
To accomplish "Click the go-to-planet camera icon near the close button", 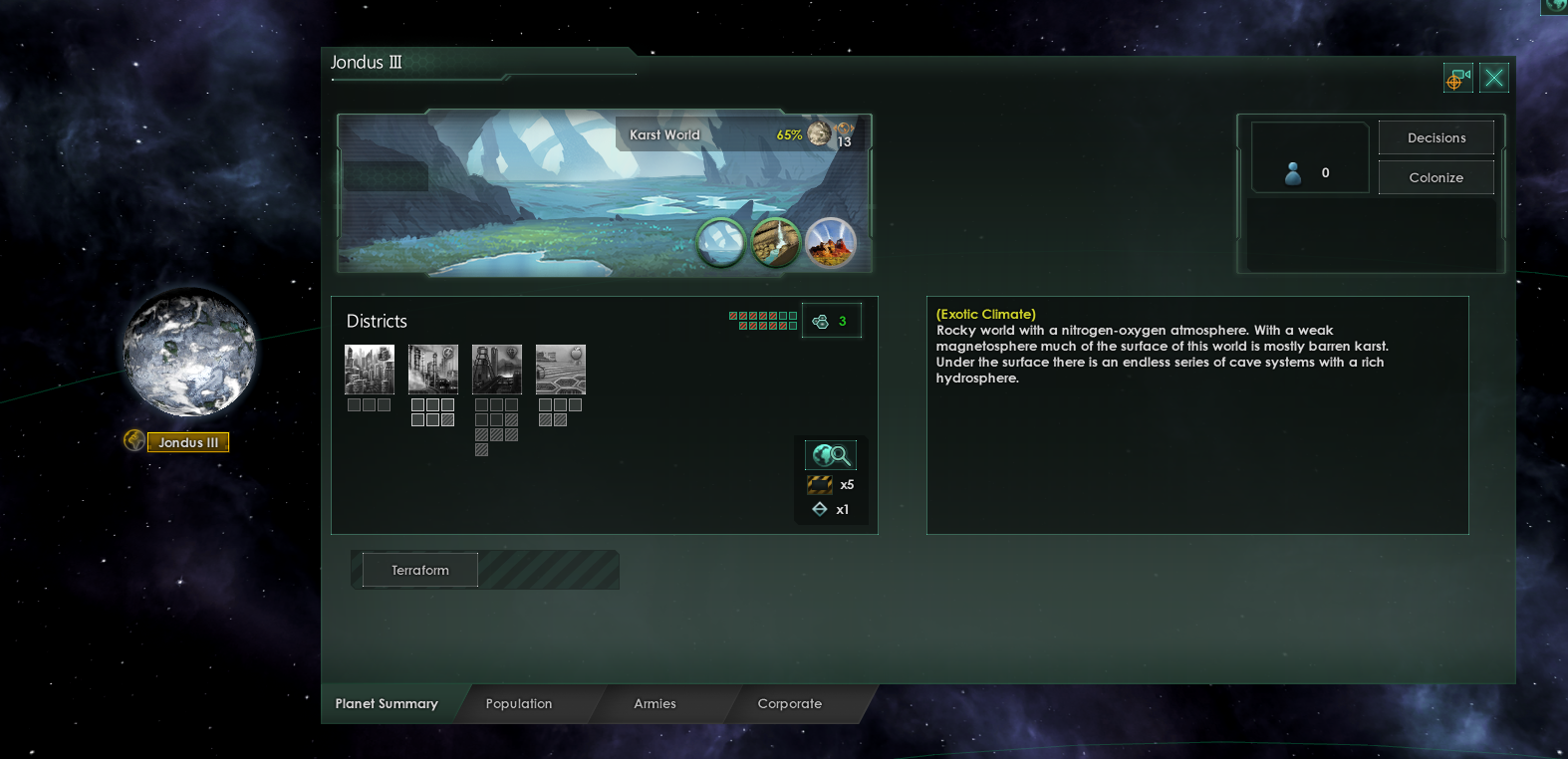I will tap(1457, 78).
